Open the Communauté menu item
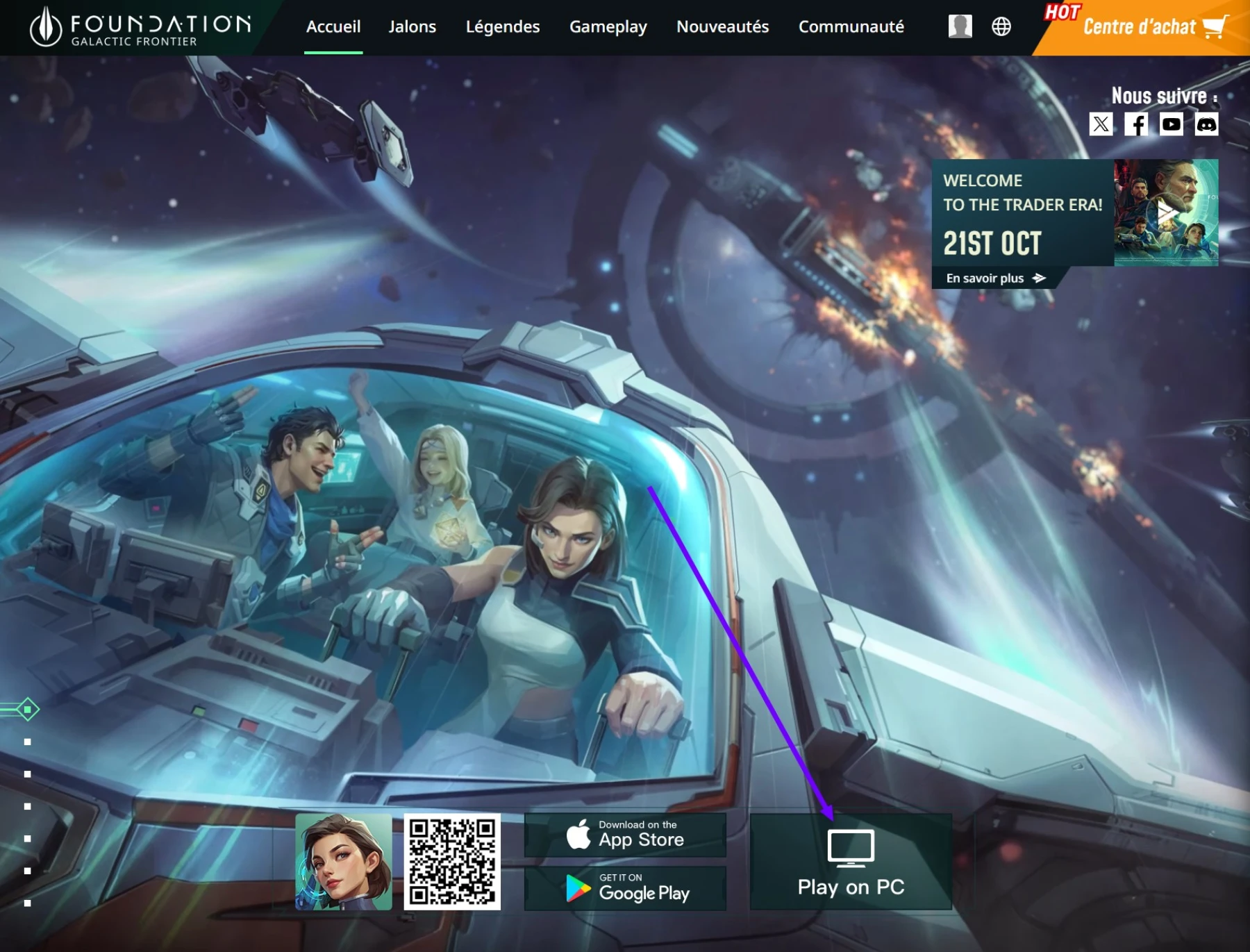The image size is (1250, 952). pos(851,26)
